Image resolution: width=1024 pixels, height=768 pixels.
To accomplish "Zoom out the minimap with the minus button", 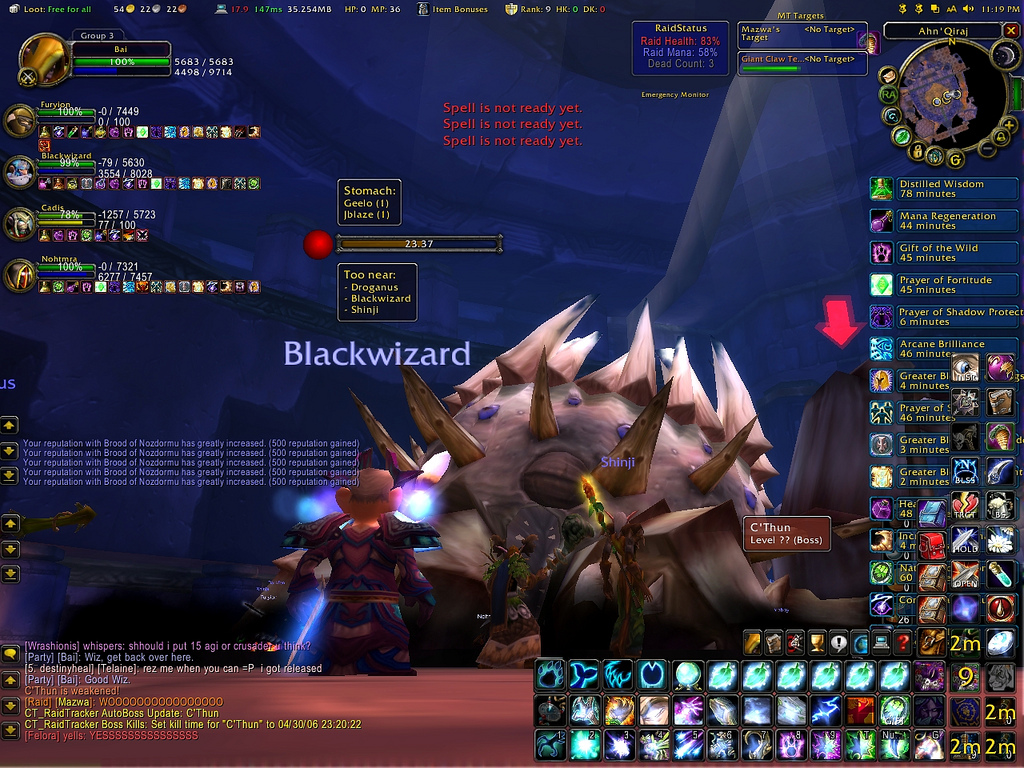I will [x=986, y=148].
